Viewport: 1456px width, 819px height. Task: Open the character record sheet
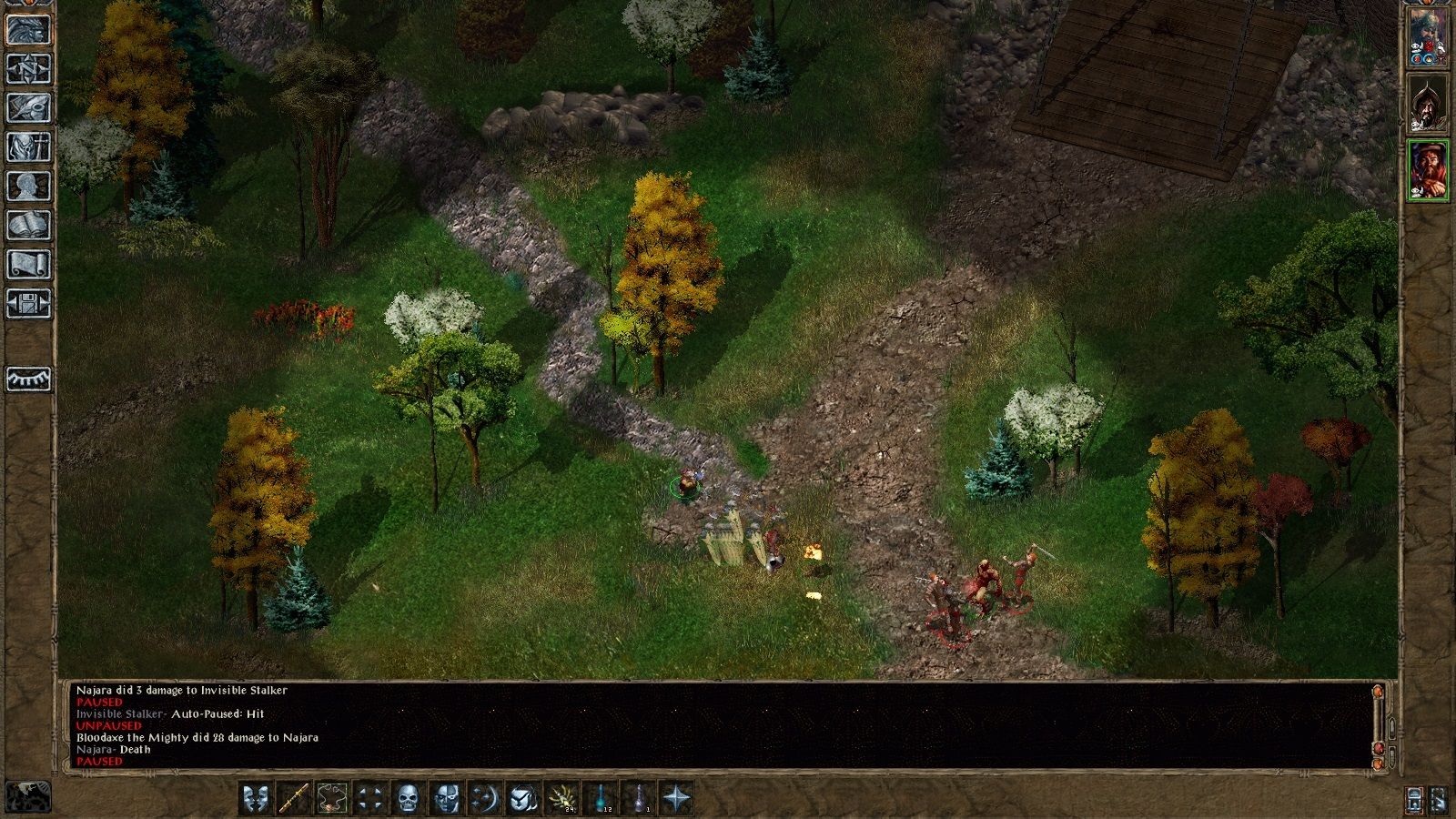pyautogui.click(x=28, y=186)
